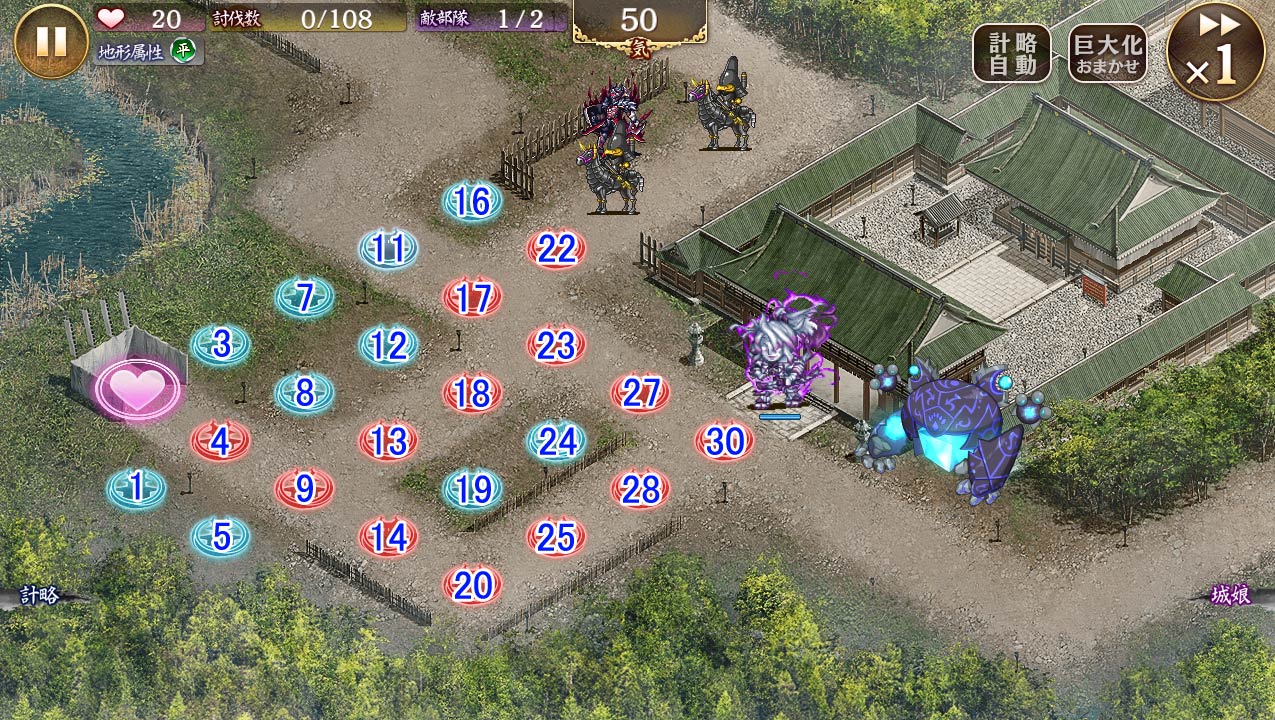The width and height of the screenshot is (1275, 720).
Task: Select red placement tile 22
Action: click(x=556, y=249)
